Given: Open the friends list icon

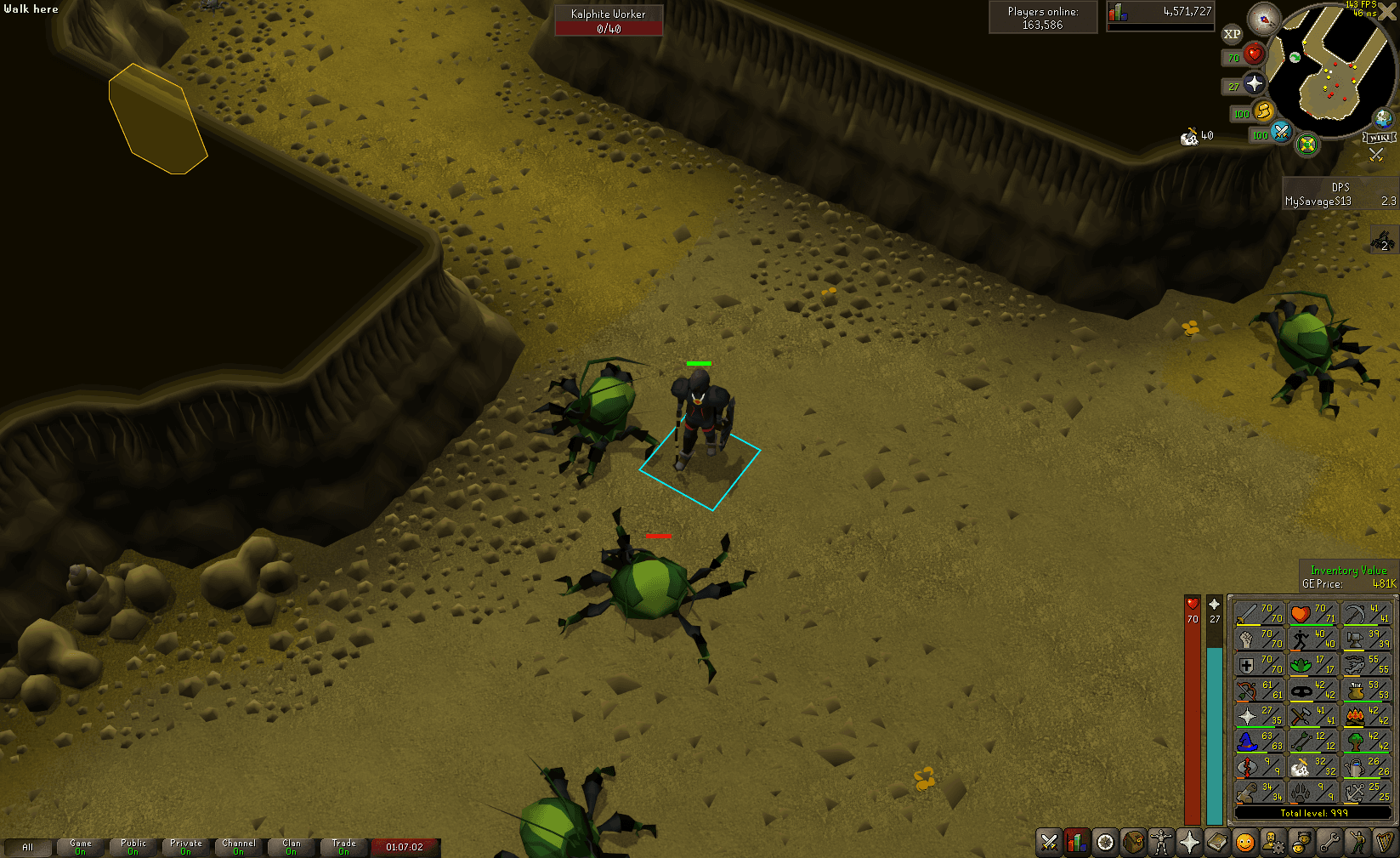Looking at the screenshot, I should (1303, 844).
